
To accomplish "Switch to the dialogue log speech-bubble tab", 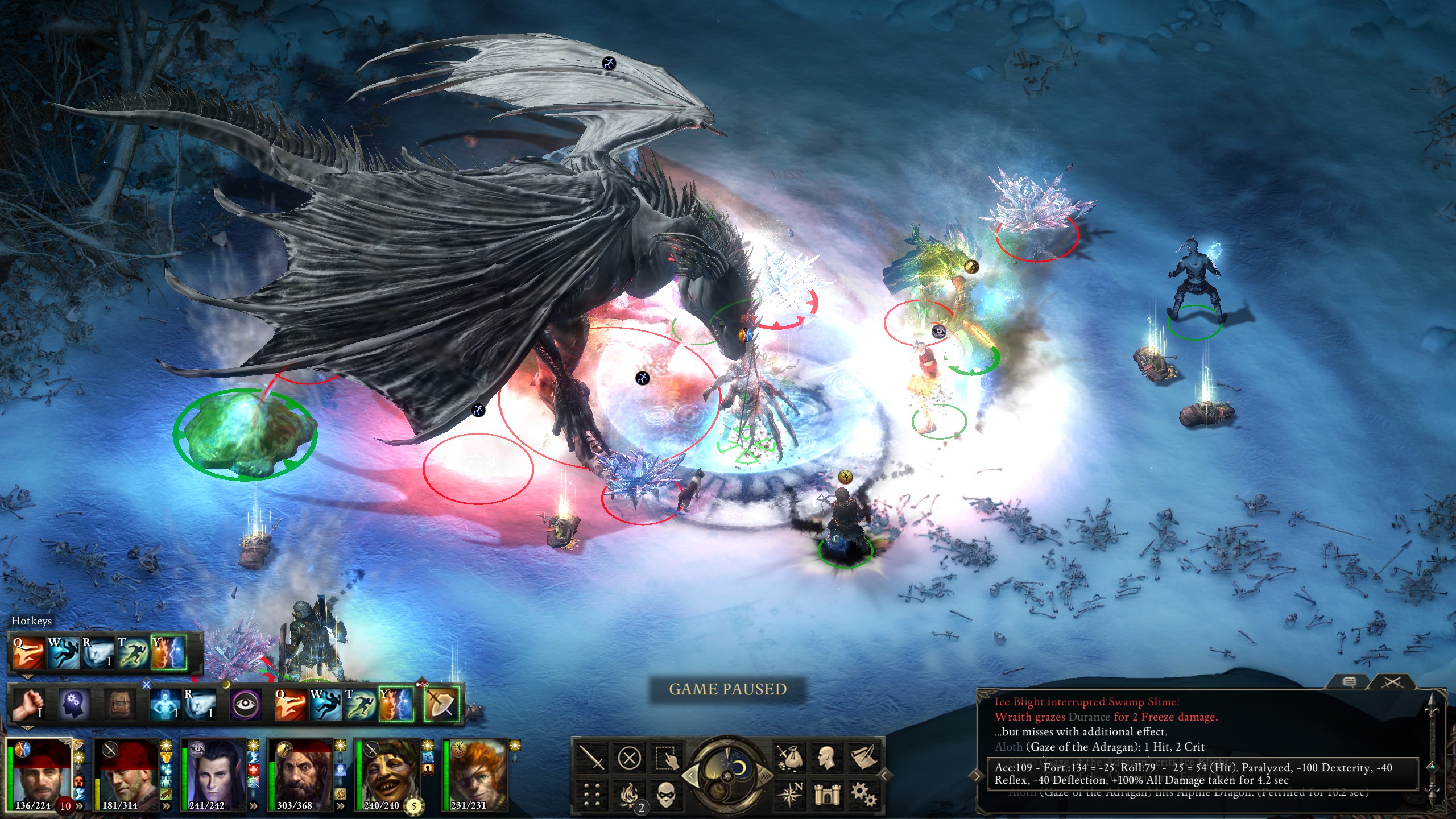I will [1349, 682].
